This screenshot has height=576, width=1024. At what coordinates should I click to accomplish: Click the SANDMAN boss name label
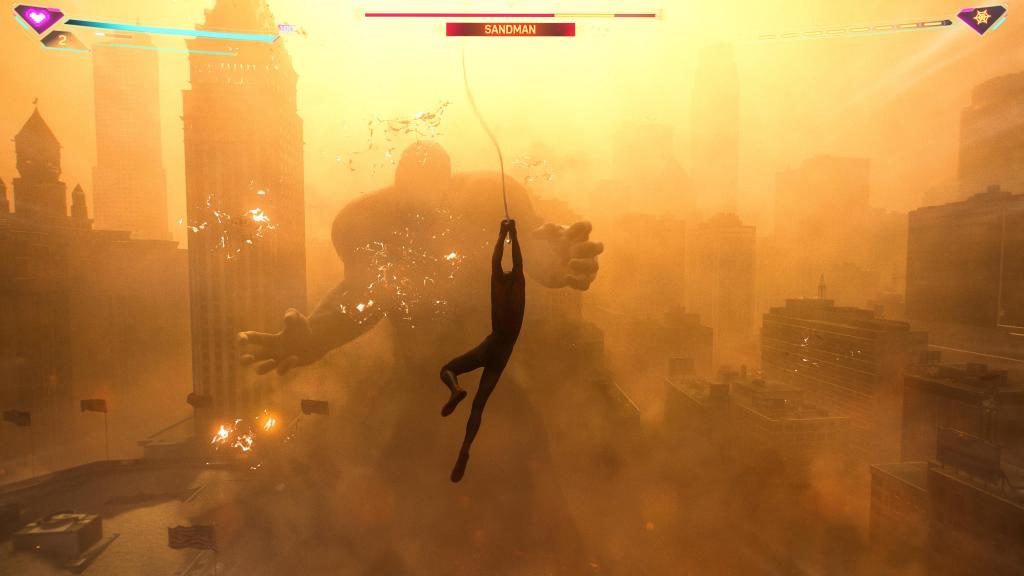tap(510, 30)
